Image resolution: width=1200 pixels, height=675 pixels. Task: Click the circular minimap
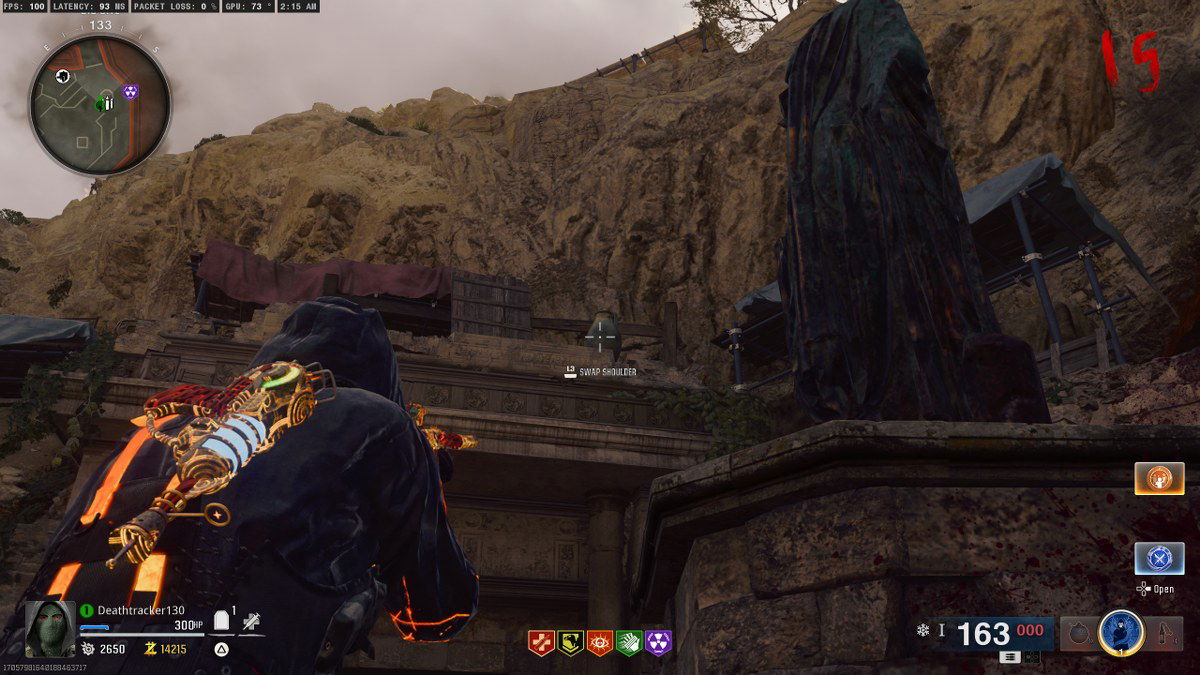coord(99,104)
